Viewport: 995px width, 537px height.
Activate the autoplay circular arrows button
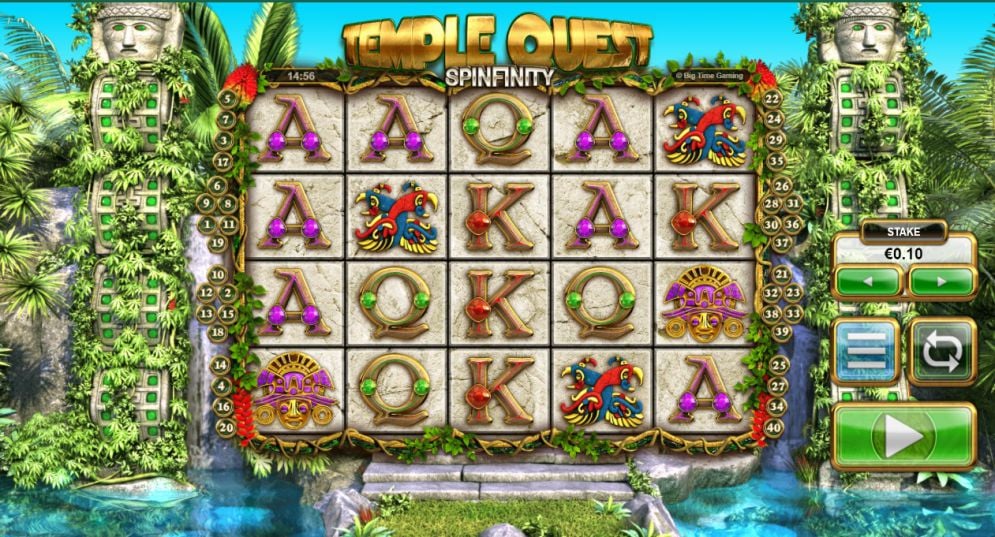pyautogui.click(x=941, y=351)
